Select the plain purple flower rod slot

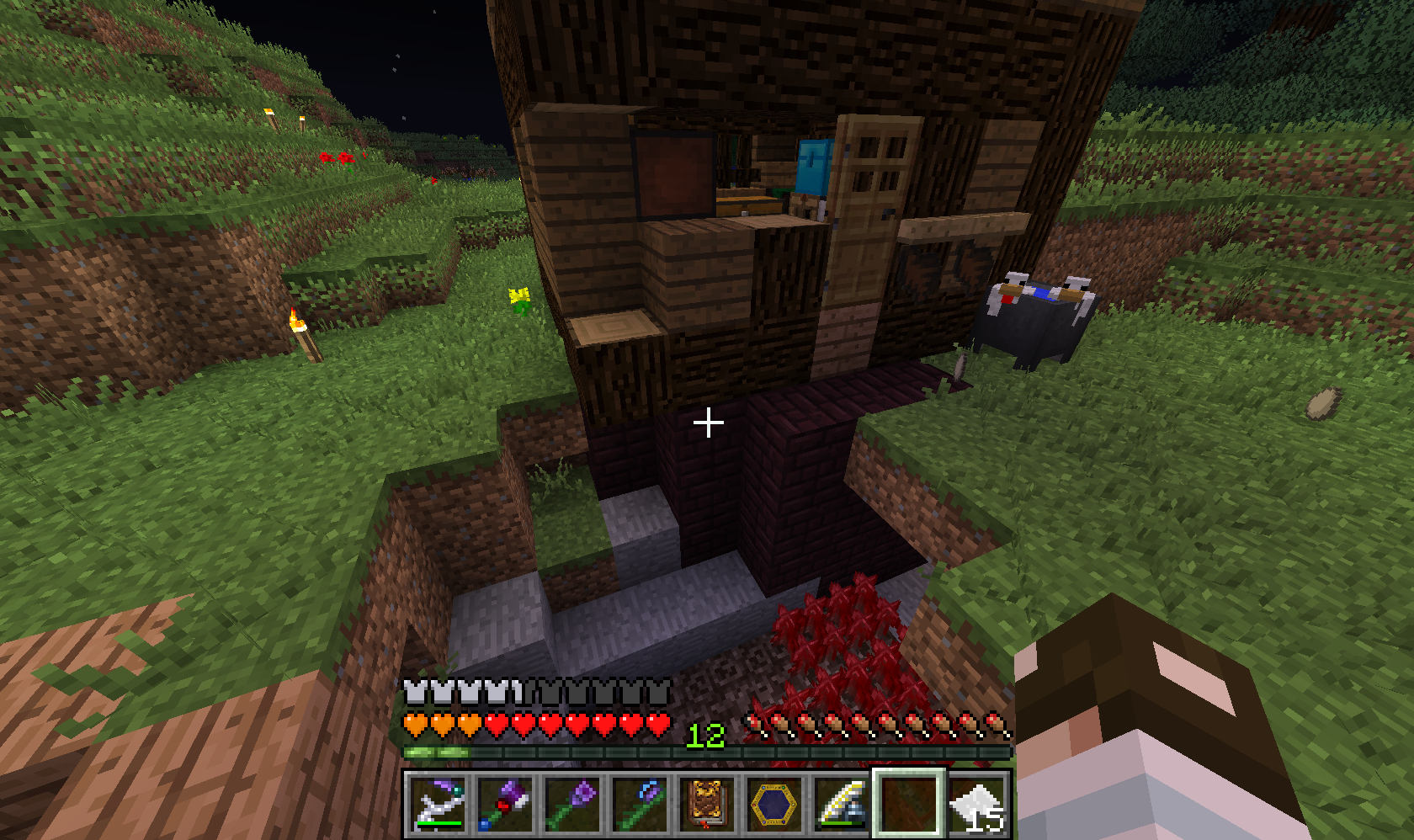(573, 805)
